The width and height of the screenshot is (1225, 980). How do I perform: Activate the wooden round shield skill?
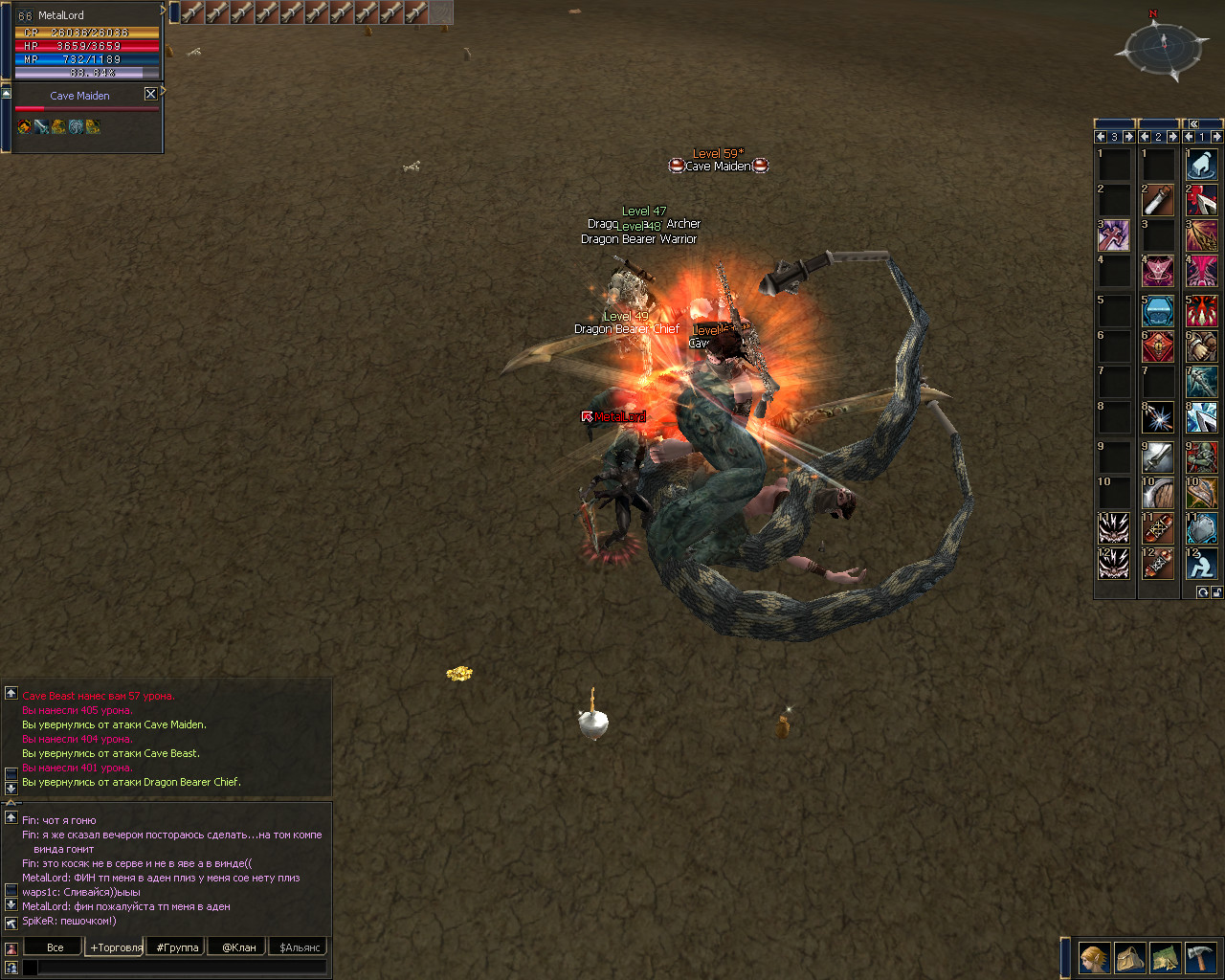(1157, 493)
